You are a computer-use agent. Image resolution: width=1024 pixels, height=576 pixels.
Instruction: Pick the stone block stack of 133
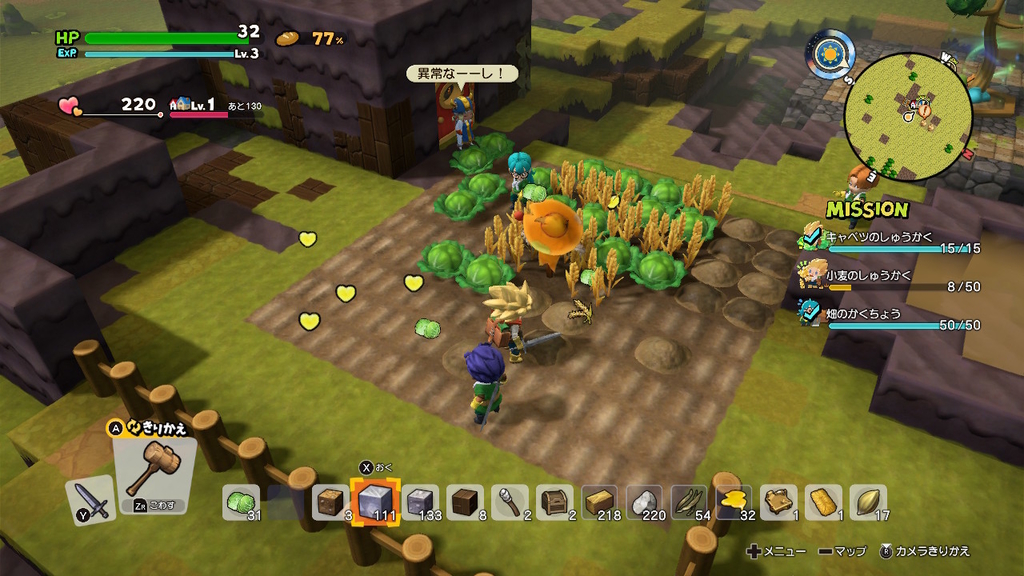(422, 502)
